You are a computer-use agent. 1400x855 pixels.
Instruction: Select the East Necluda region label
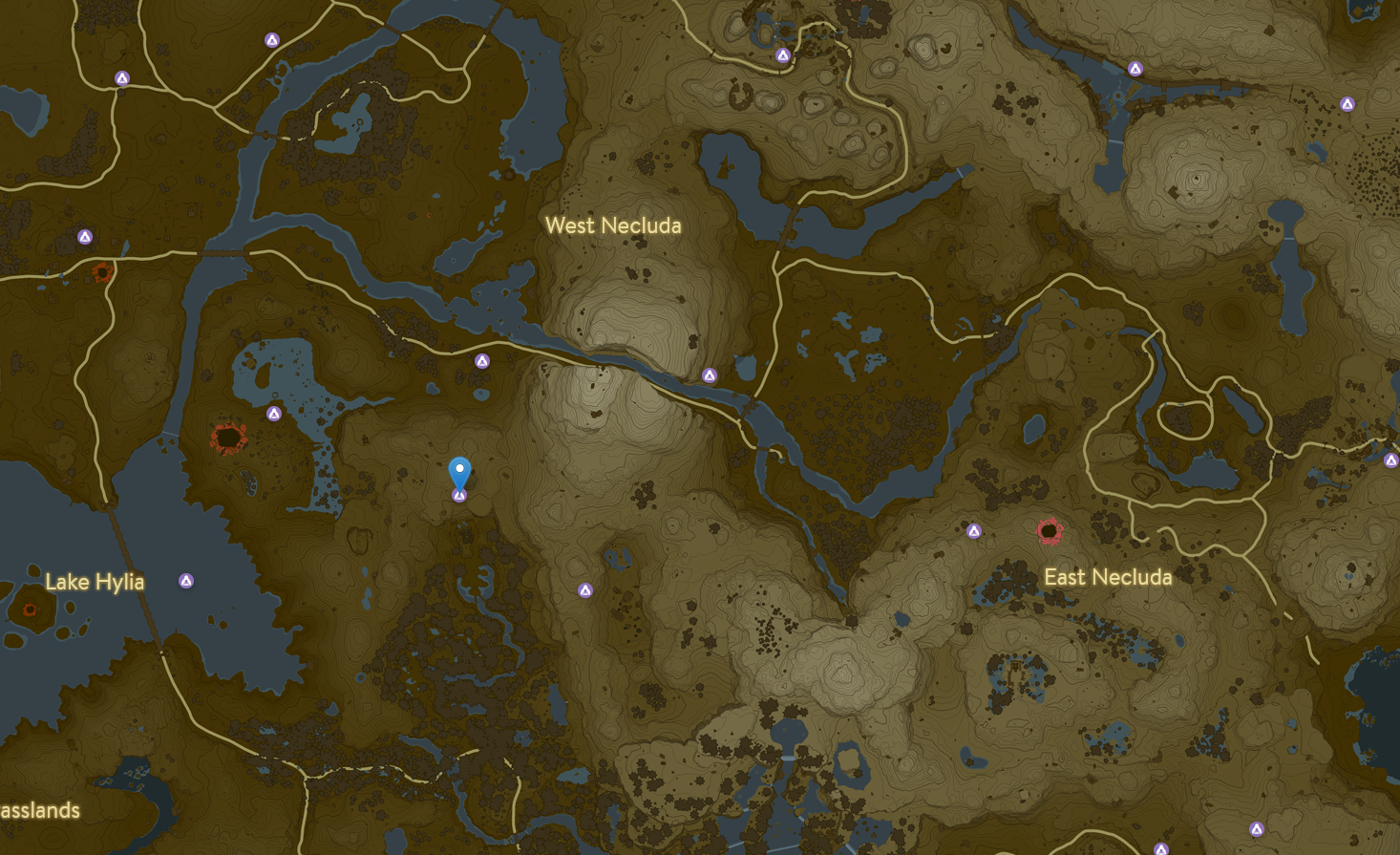point(1108,577)
